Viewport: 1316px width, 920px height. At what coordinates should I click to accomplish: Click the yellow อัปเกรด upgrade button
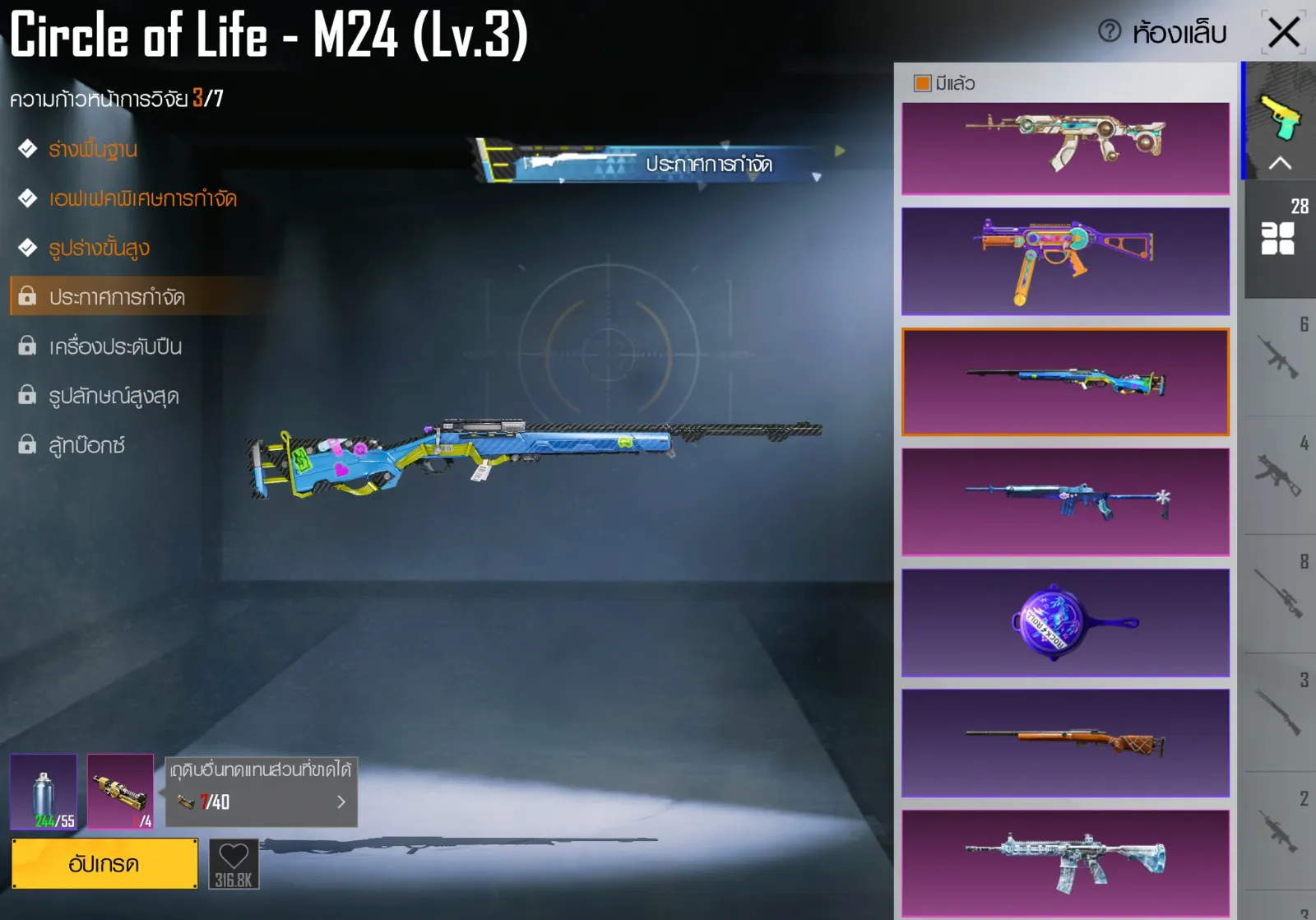104,864
